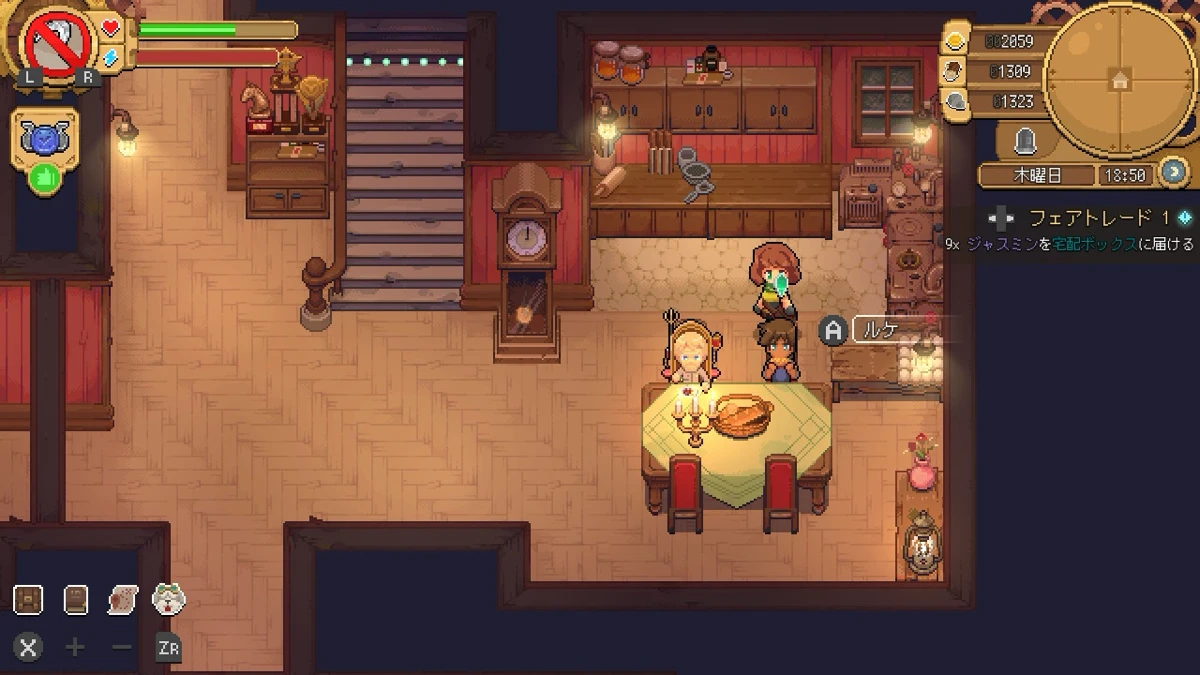Image resolution: width=1200 pixels, height=675 pixels.
Task: Click the circular golden minimap
Action: [x=1119, y=78]
